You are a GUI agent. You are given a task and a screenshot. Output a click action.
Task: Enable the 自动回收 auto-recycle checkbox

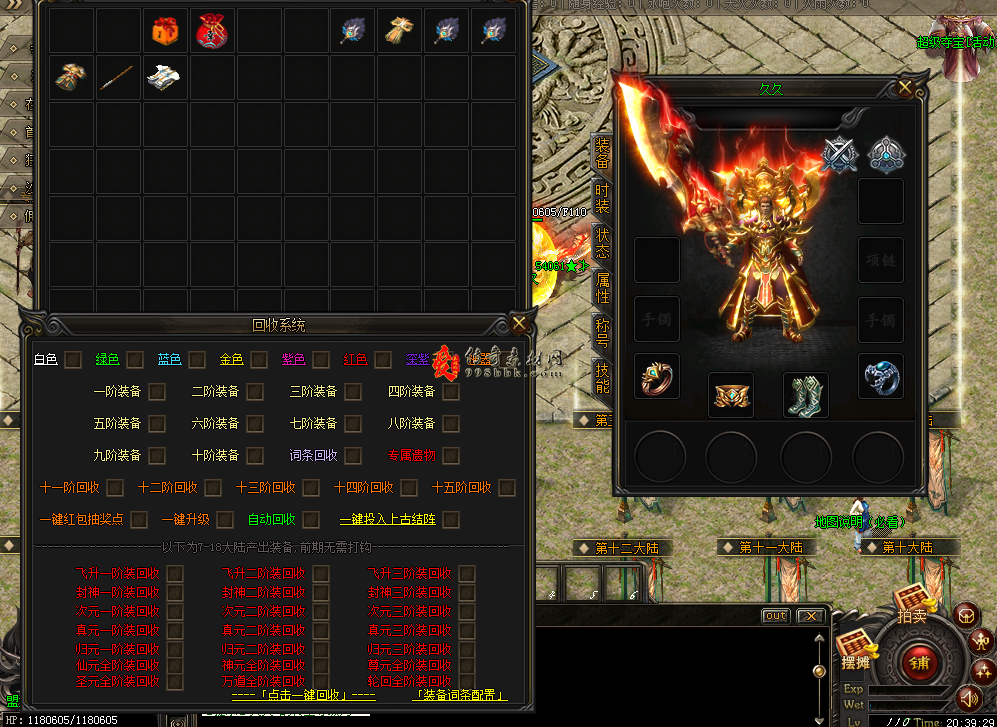[x=311, y=520]
